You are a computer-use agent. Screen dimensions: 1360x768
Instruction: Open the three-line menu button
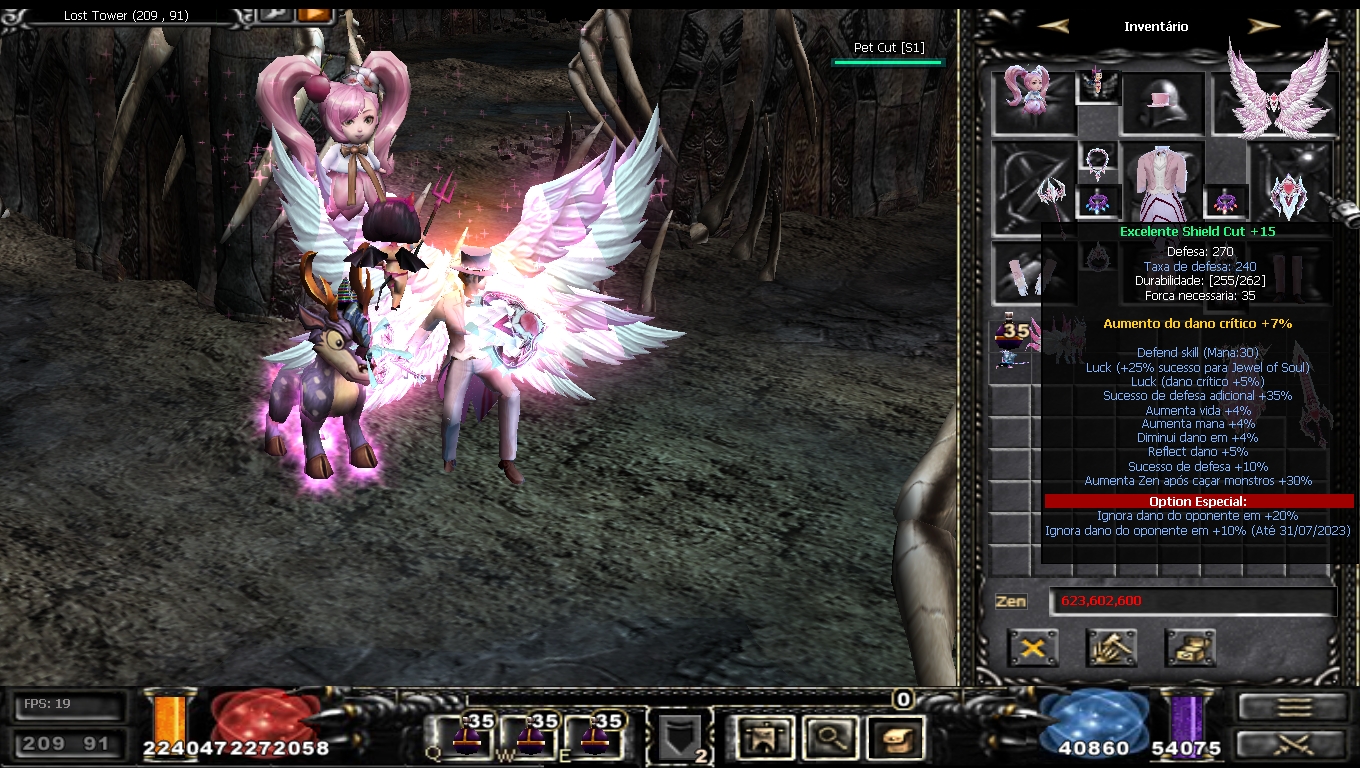pos(1293,706)
